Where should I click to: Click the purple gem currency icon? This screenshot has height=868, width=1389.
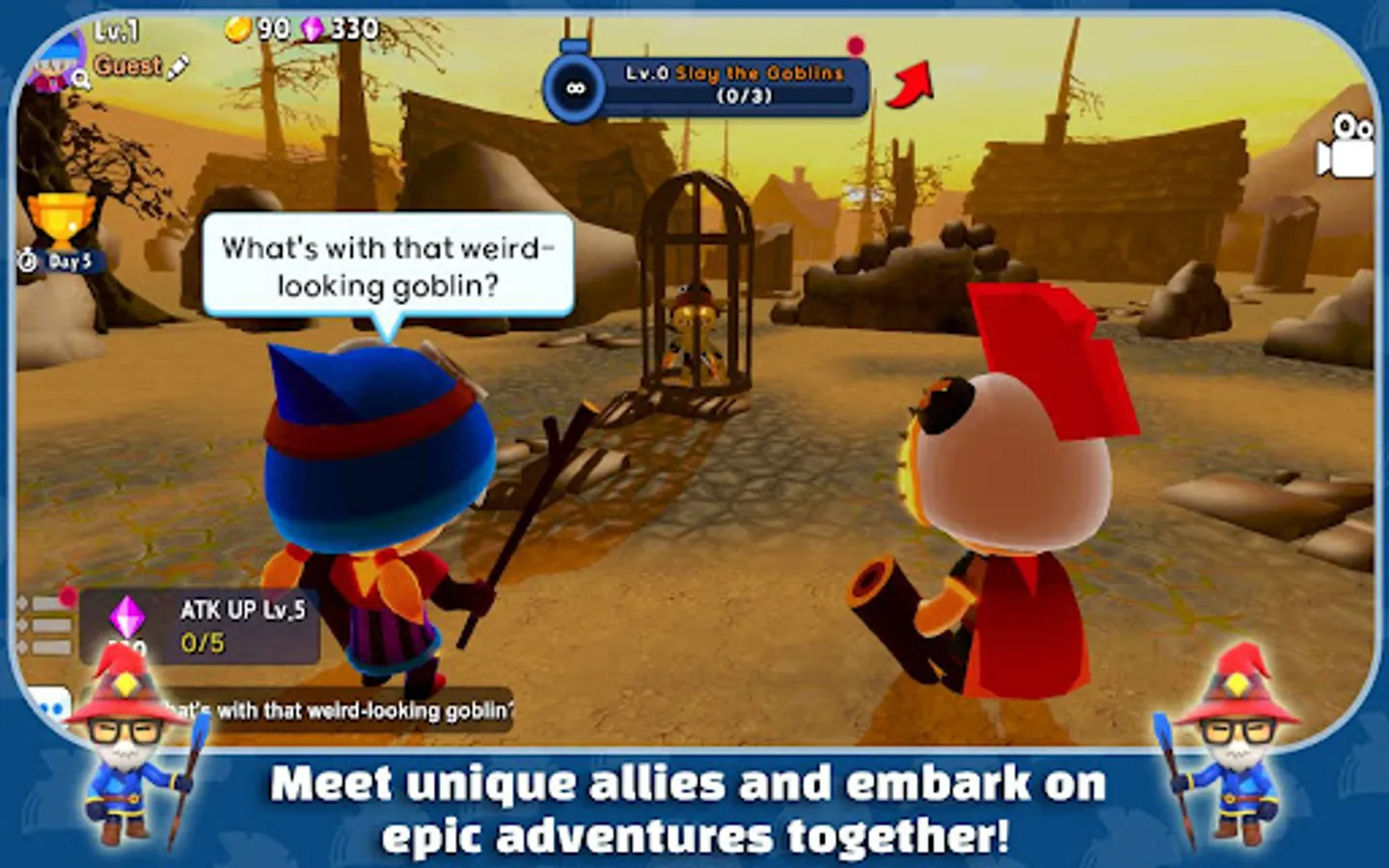click(311, 28)
